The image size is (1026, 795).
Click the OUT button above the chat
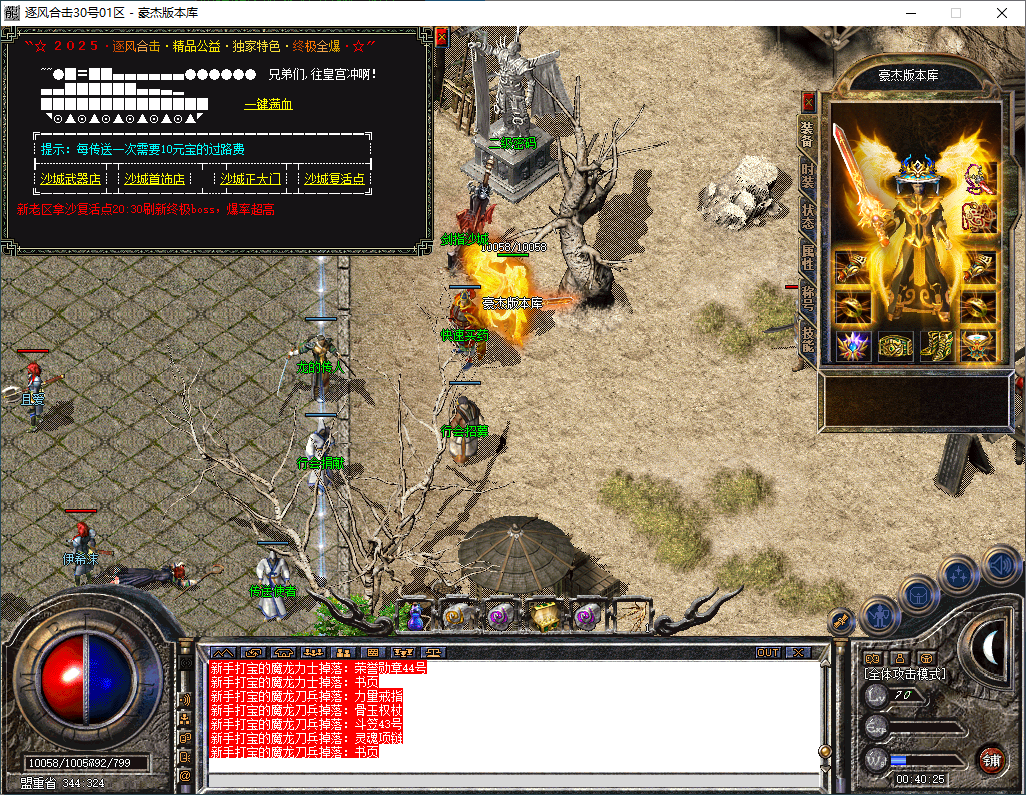pos(768,652)
